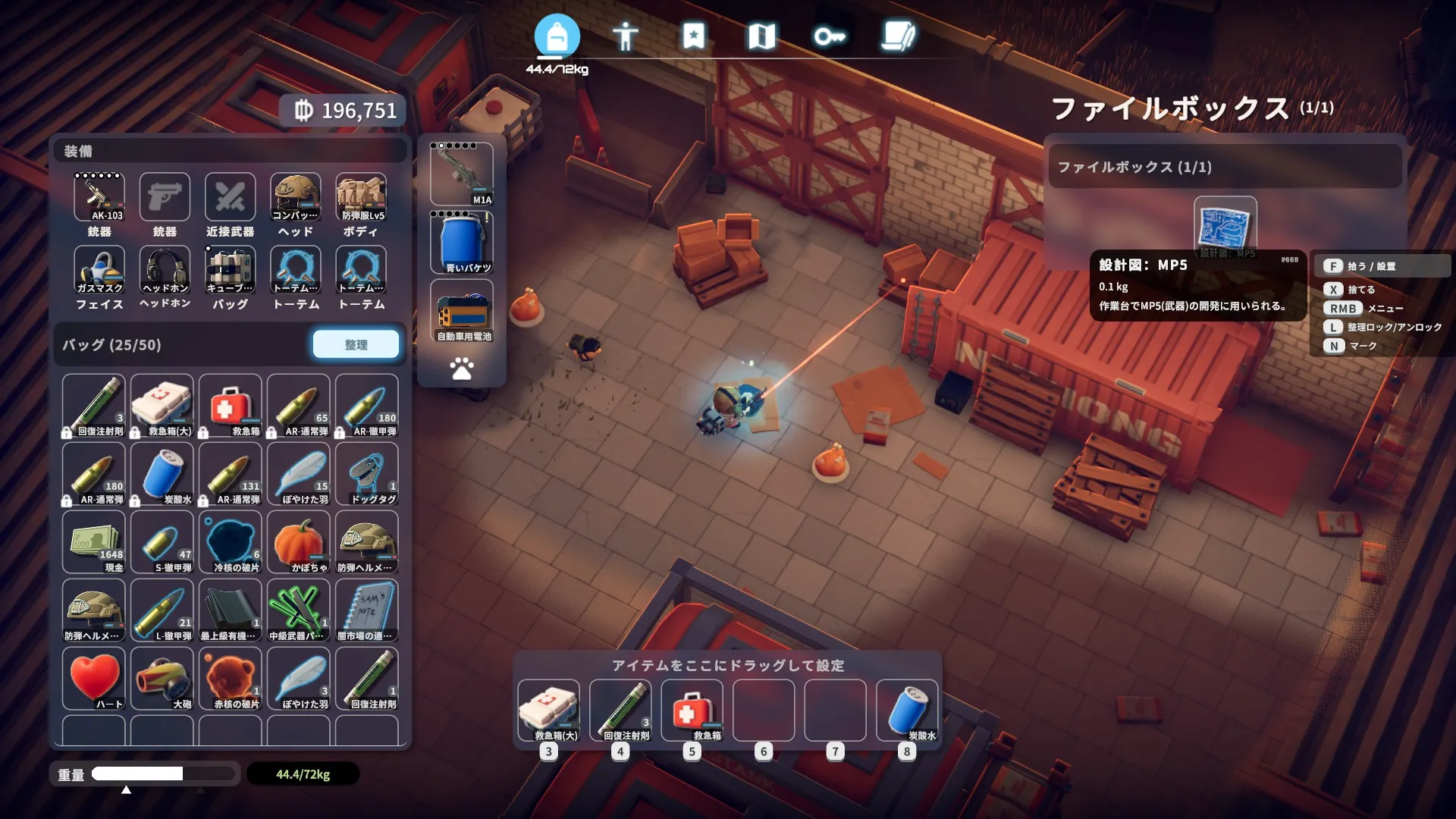Switch to the character figure tab

pos(625,36)
